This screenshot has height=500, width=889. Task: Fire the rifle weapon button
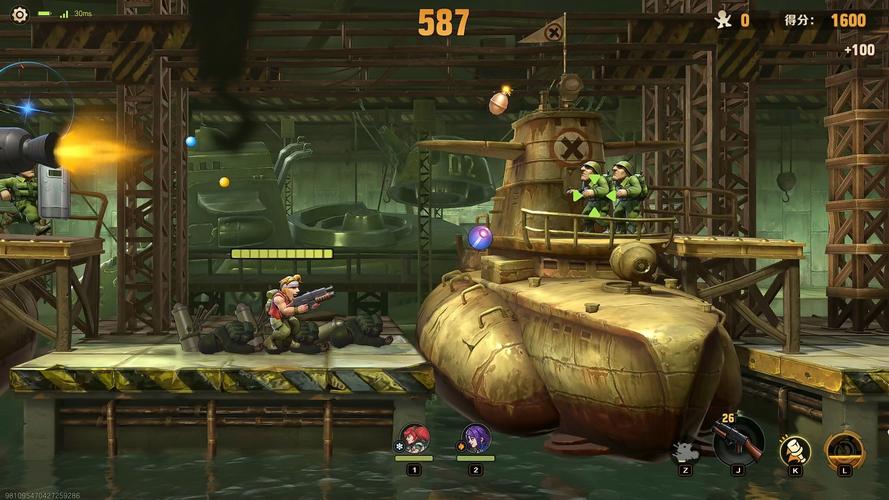[738, 441]
